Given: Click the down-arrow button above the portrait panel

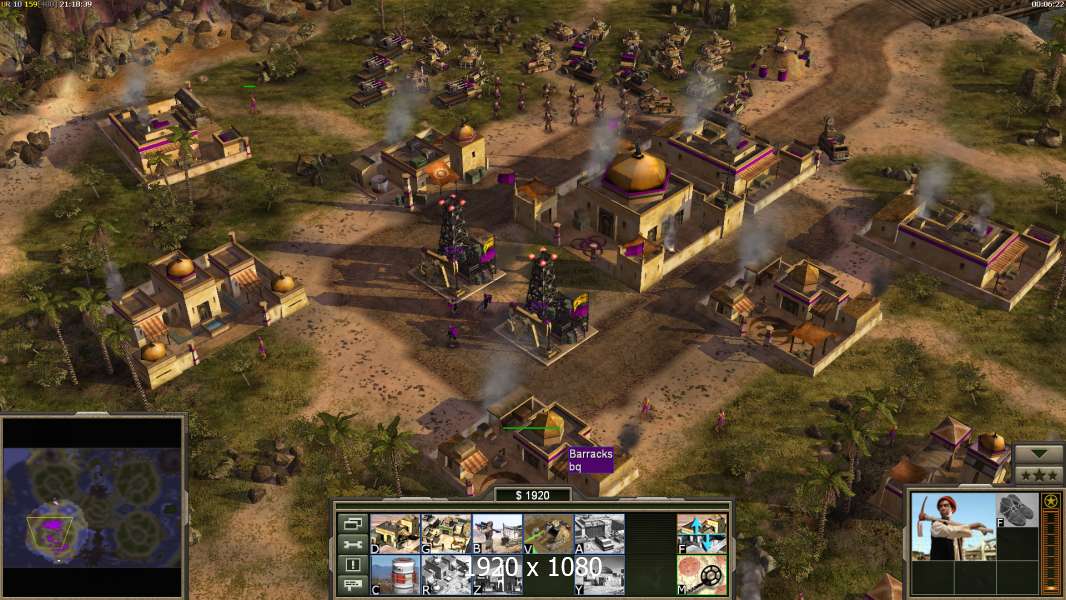Looking at the screenshot, I should tap(1038, 455).
